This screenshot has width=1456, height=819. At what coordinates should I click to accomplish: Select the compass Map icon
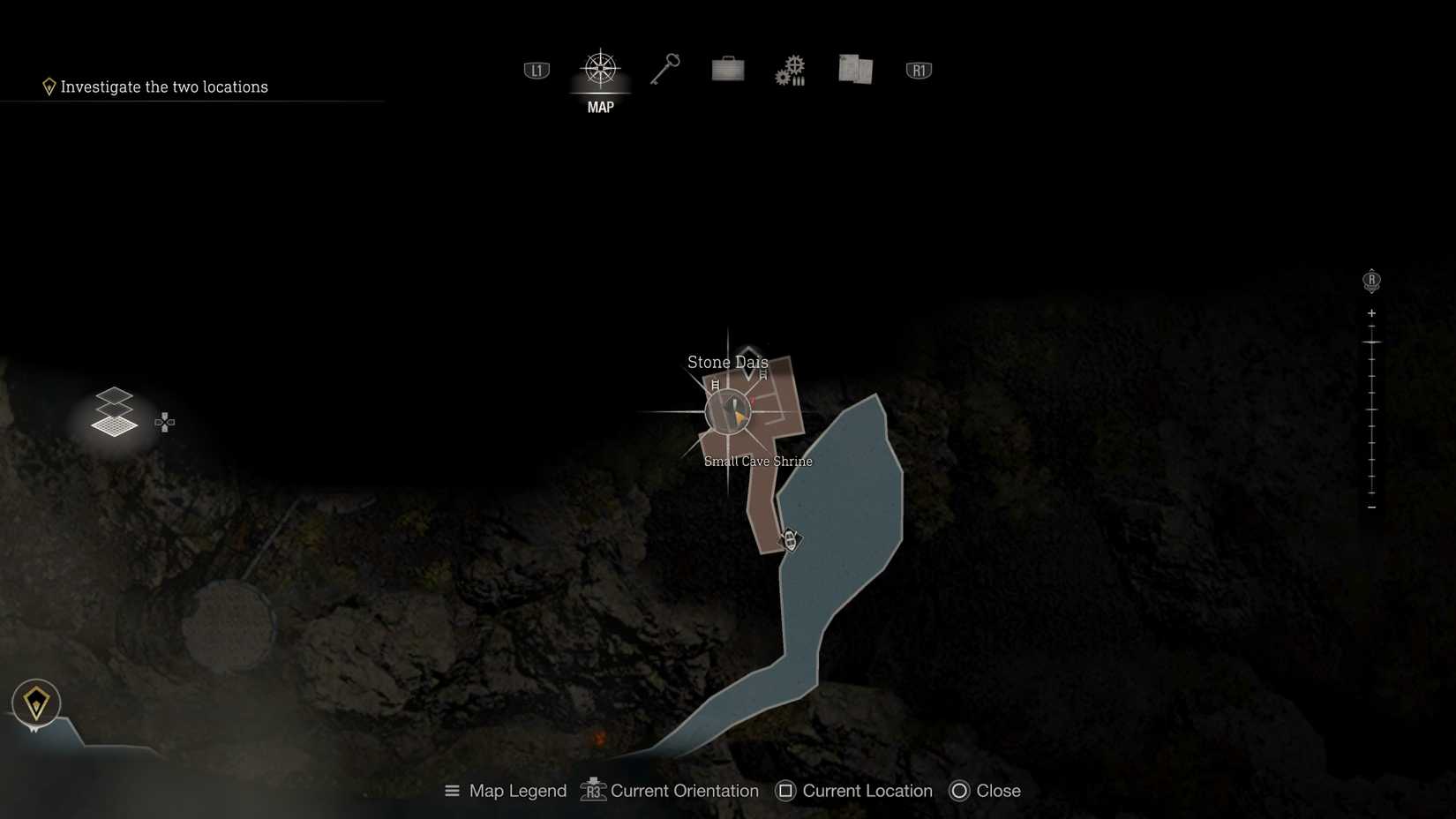point(601,69)
